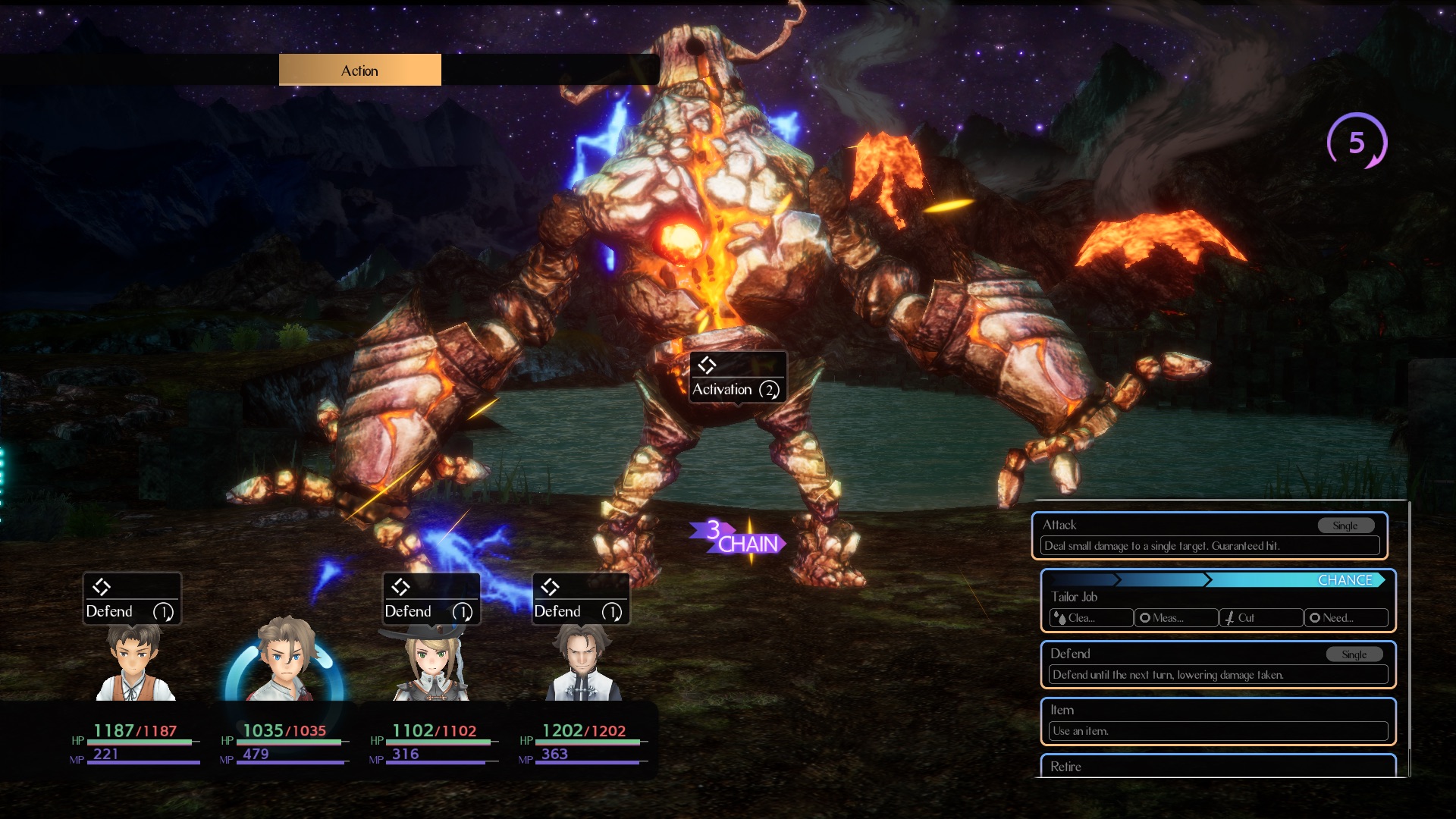Viewport: 1456px width, 819px height.
Task: Use the Tailor Job skill starting with Clea
Action: point(1091,618)
